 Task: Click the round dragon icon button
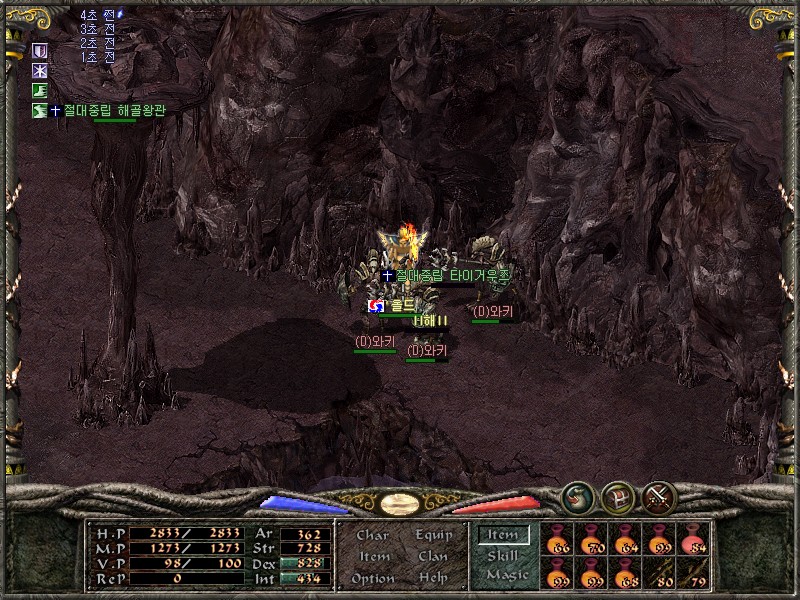pyautogui.click(x=576, y=495)
